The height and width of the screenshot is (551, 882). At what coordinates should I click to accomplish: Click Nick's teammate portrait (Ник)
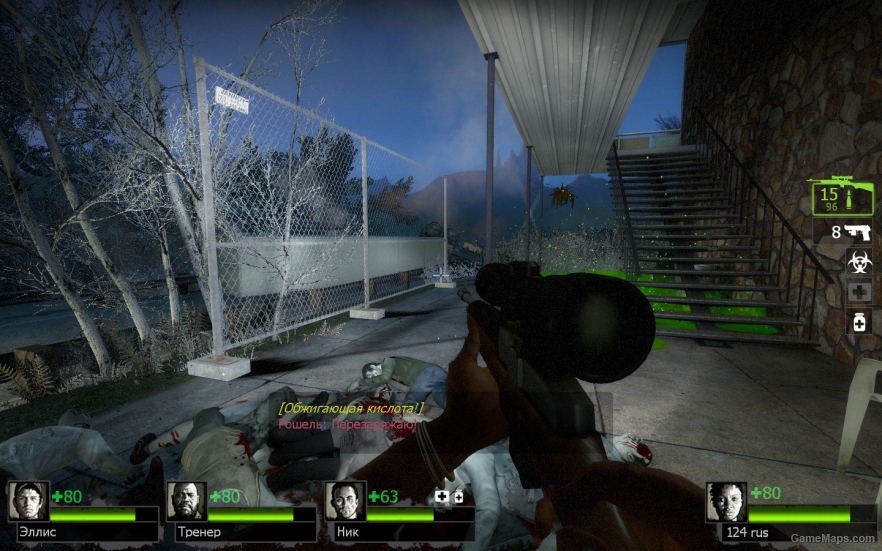[x=344, y=501]
